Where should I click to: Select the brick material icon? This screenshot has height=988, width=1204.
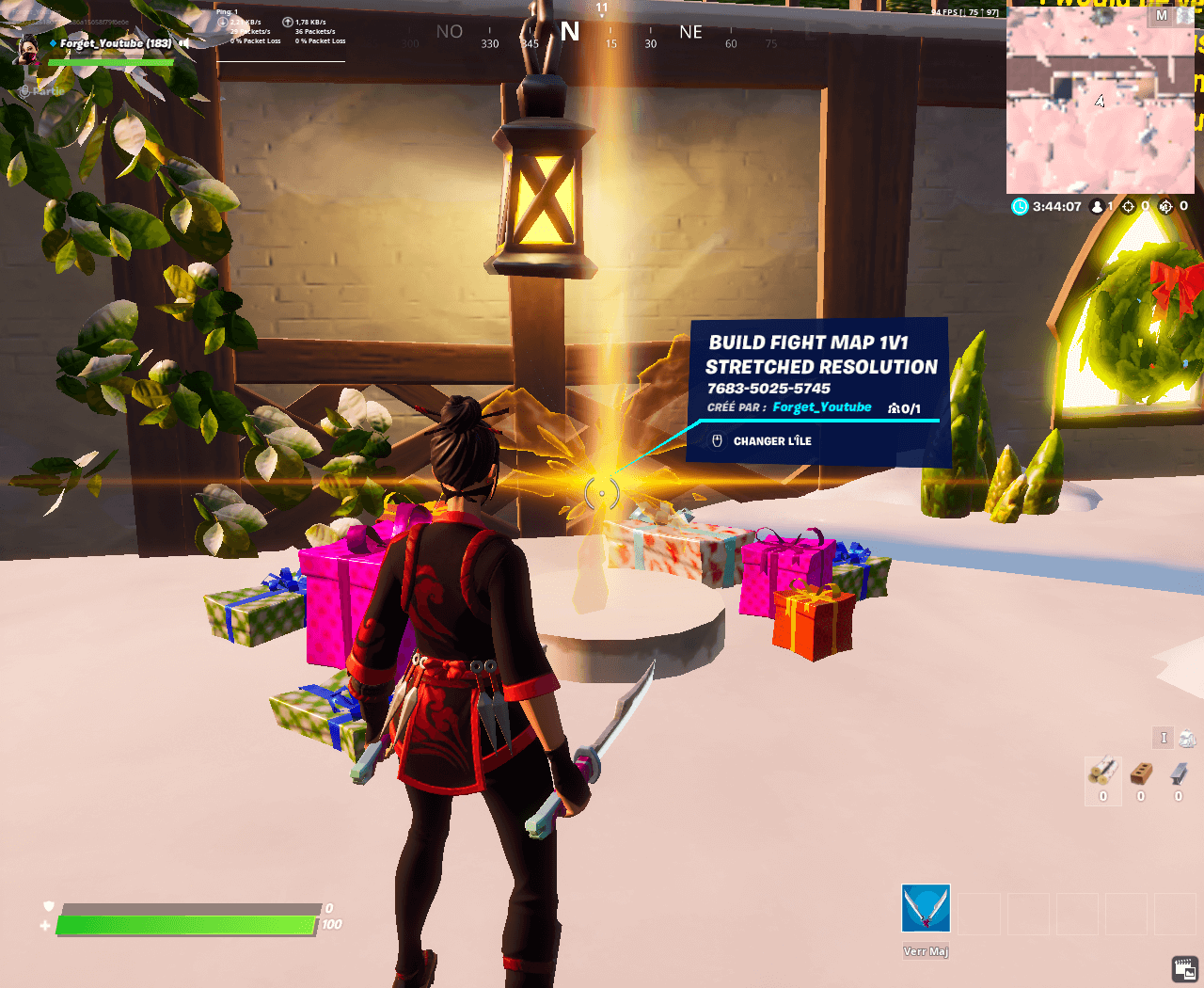click(x=1140, y=773)
